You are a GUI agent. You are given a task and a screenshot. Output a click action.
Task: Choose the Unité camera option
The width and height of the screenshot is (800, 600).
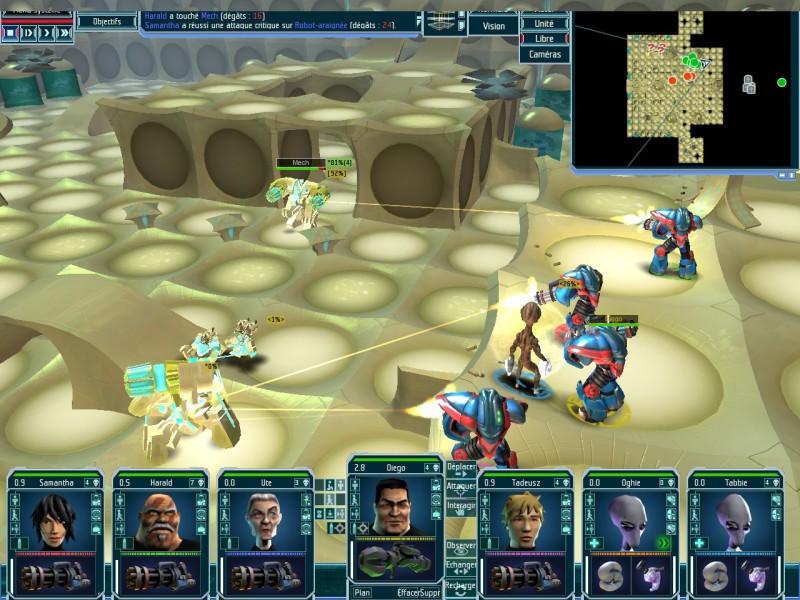point(544,22)
